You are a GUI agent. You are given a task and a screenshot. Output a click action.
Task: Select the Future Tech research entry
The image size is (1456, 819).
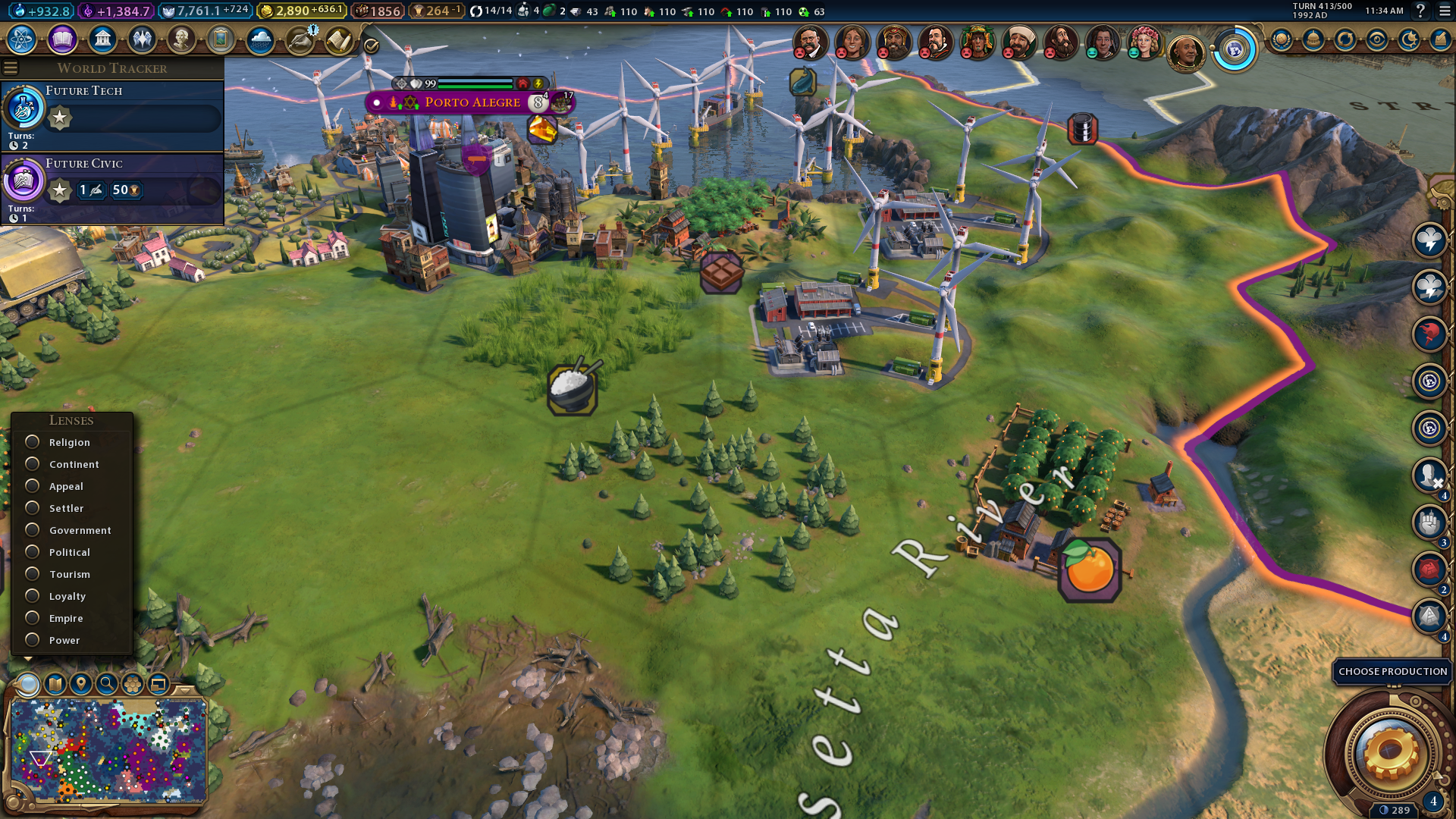pyautogui.click(x=114, y=114)
